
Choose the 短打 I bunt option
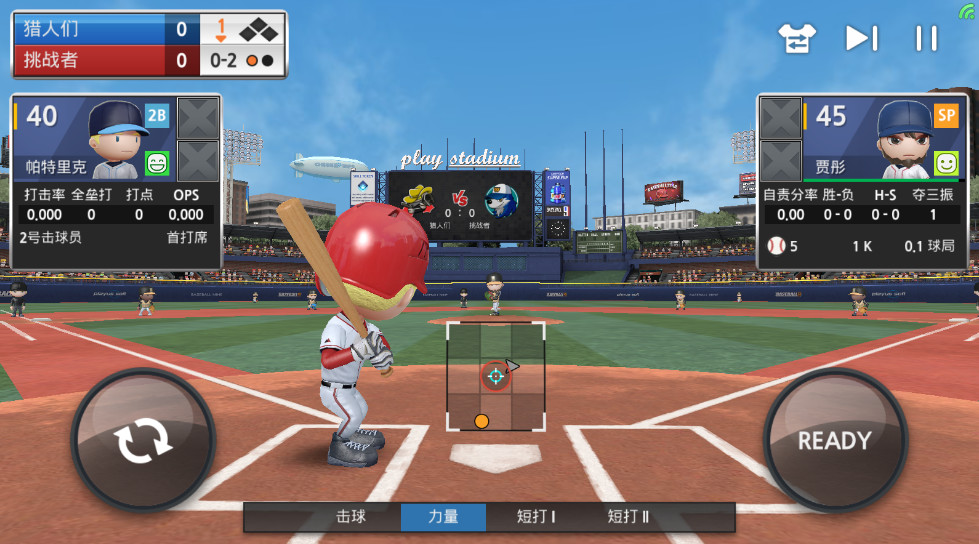(536, 517)
